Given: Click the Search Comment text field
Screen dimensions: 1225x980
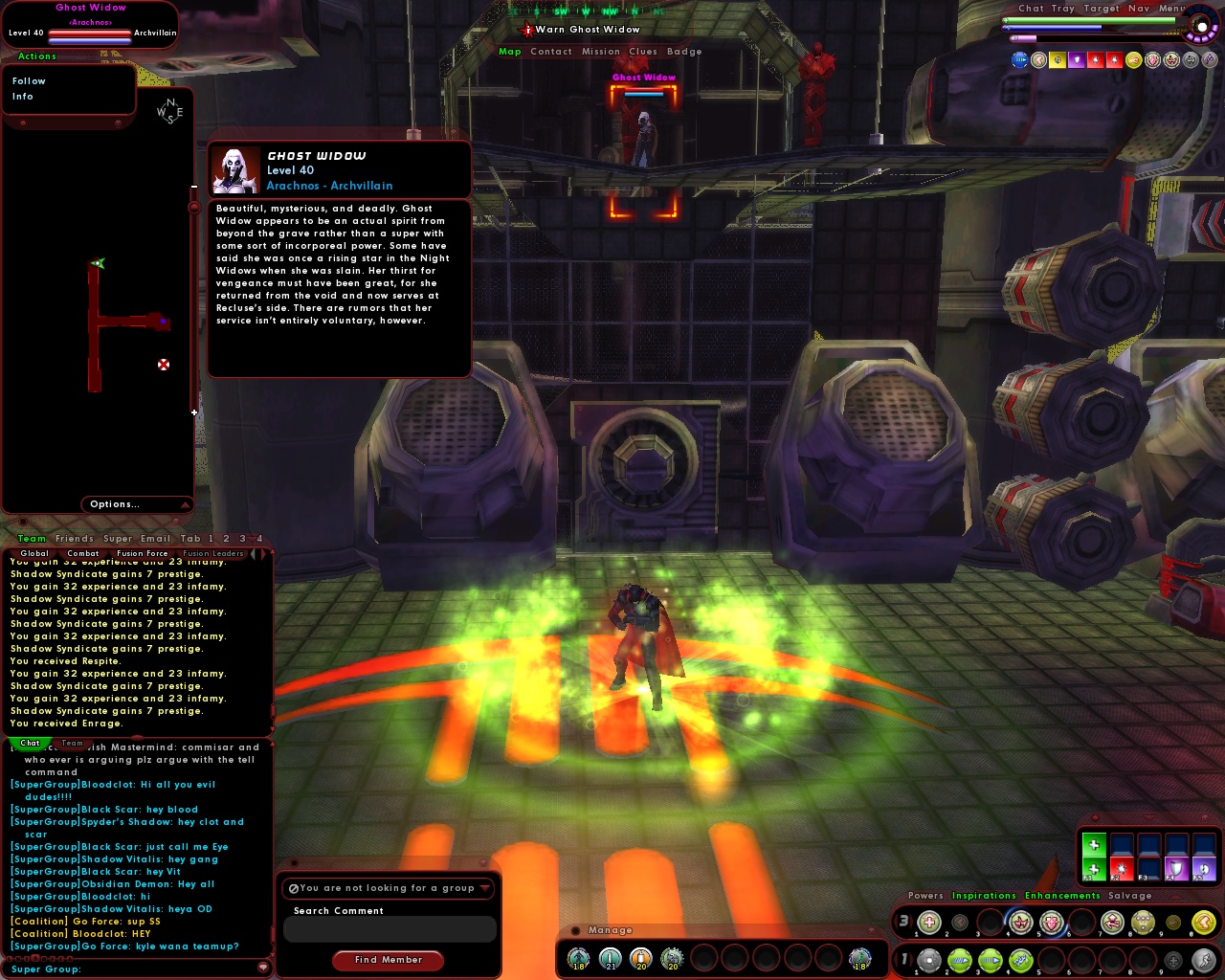Looking at the screenshot, I should [390, 929].
